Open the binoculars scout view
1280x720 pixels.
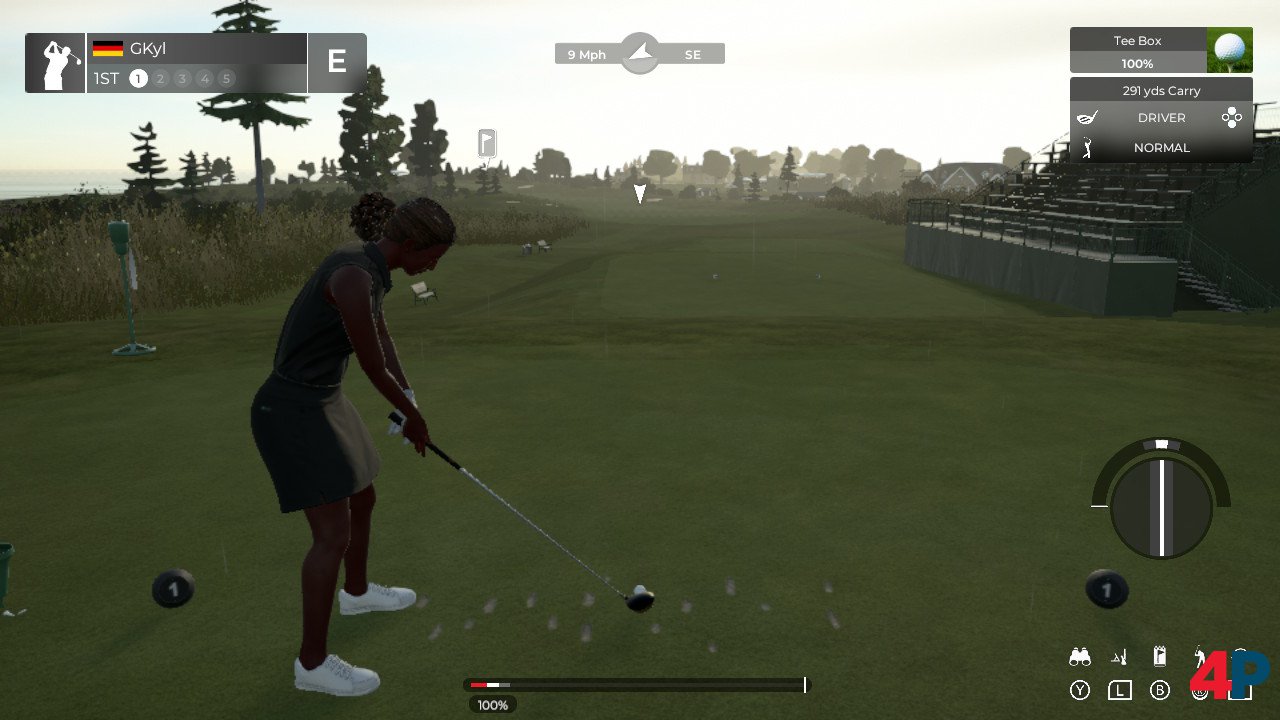(1079, 657)
